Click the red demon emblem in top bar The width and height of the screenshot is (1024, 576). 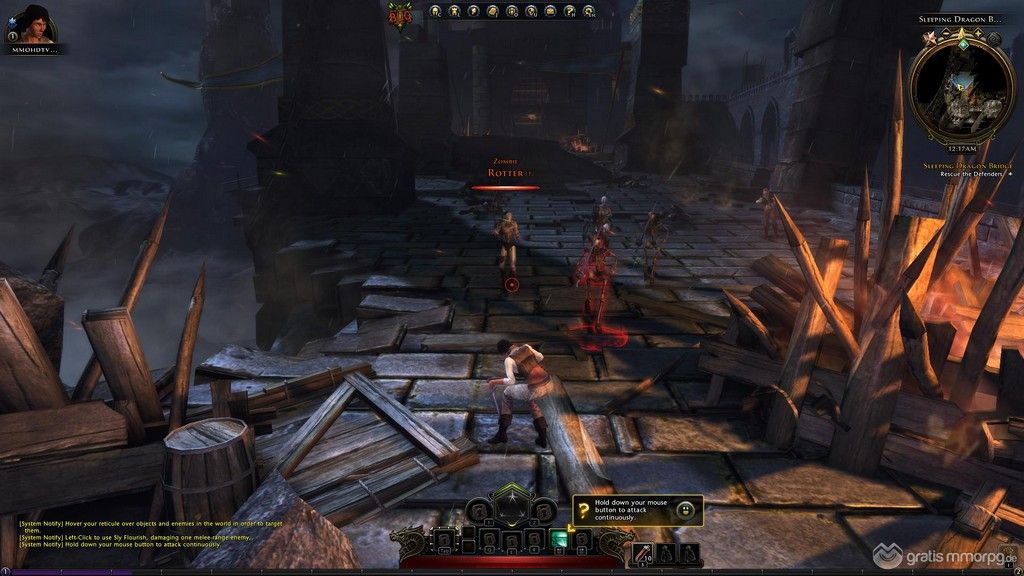click(399, 14)
